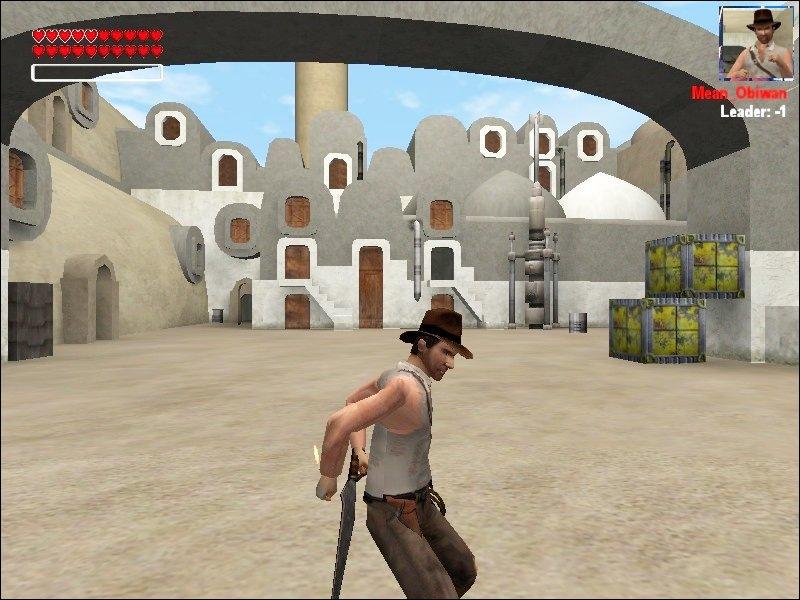Select the Mean_Obiwan player name label
800x600 pixels.
[x=739, y=93]
